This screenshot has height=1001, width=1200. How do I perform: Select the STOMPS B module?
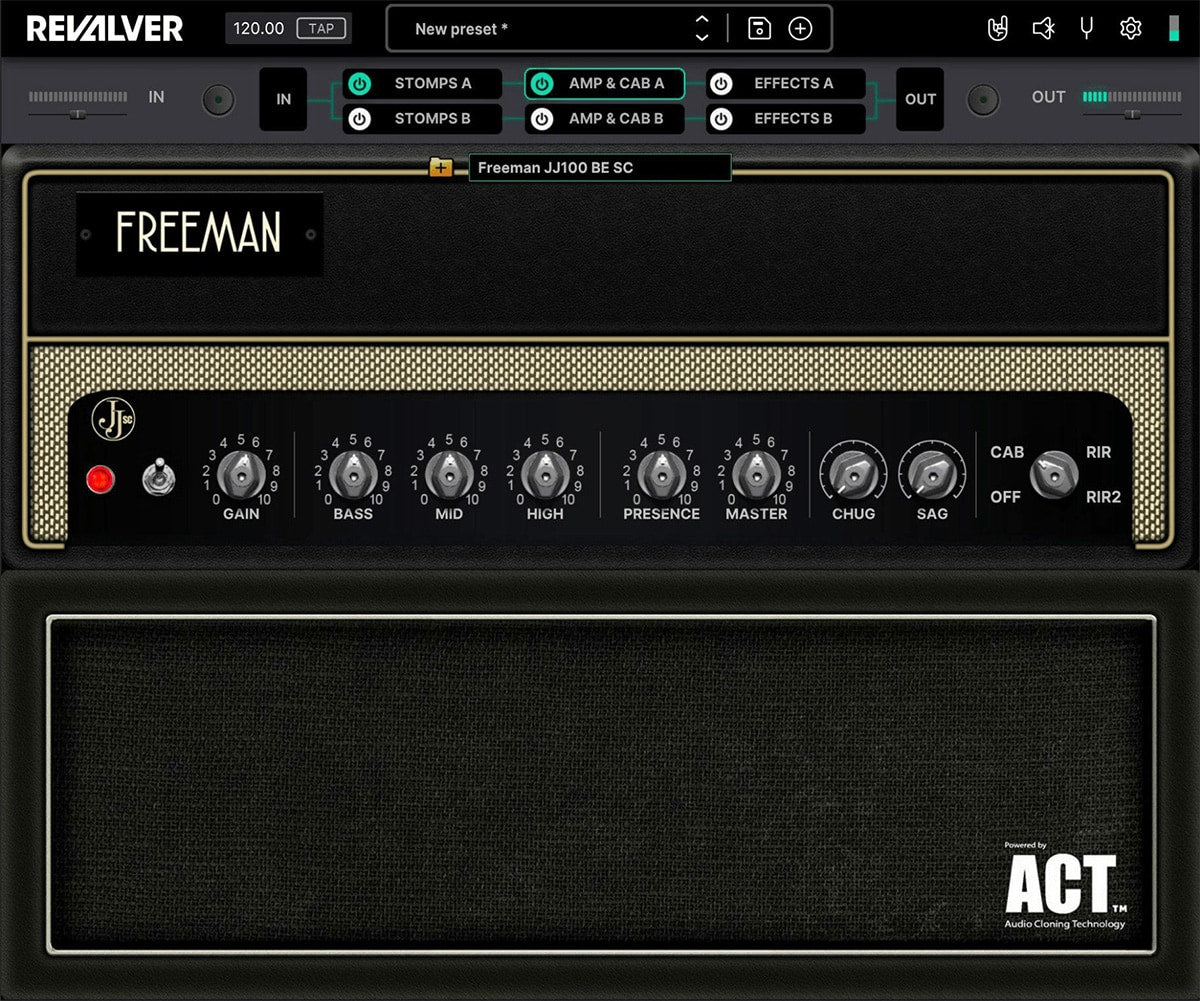[432, 119]
